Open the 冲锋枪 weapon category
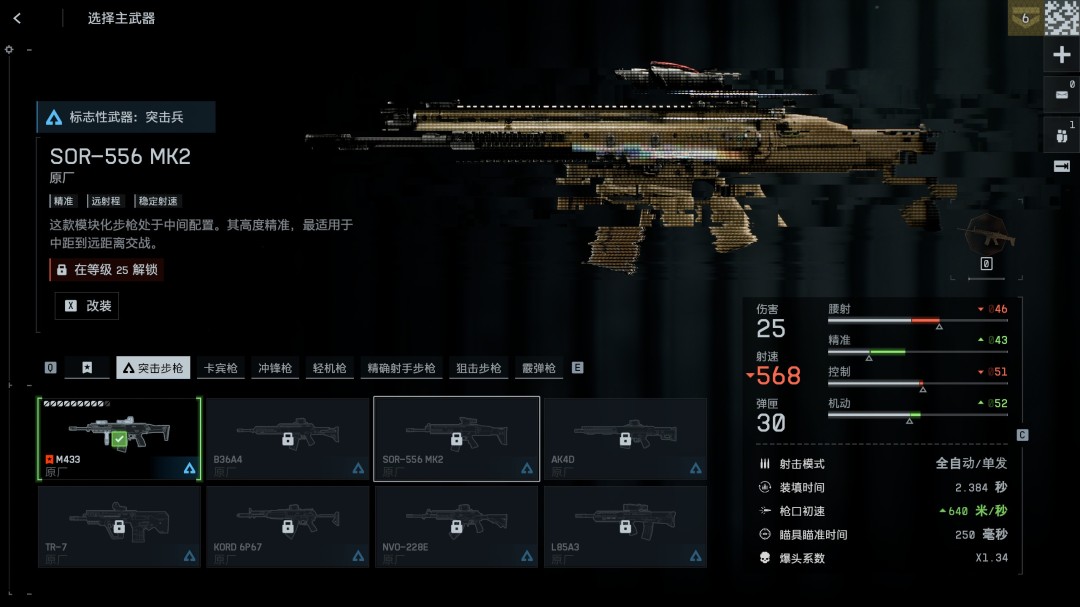This screenshot has width=1080, height=607. tap(275, 368)
